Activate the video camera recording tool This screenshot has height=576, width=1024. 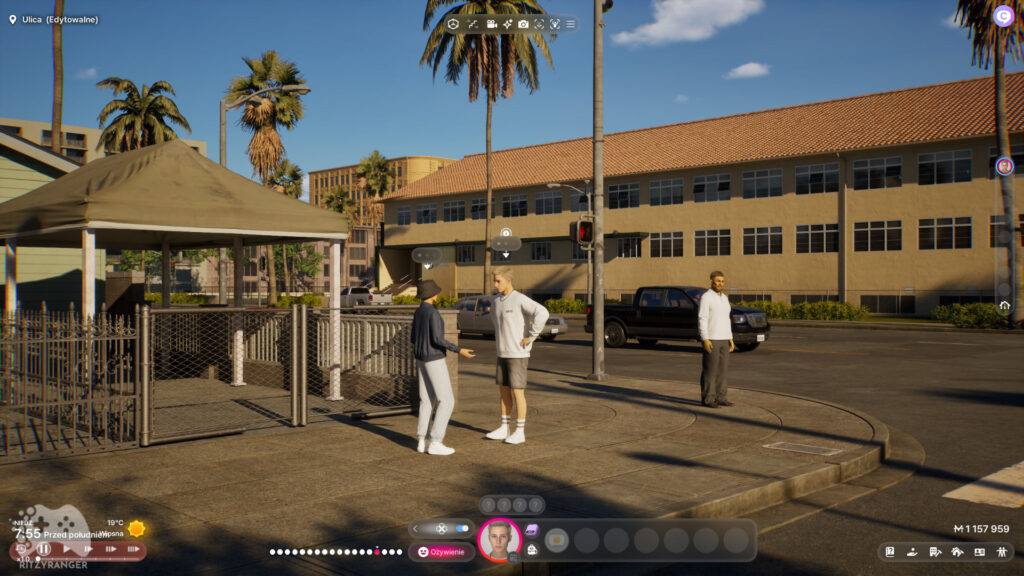(491, 24)
